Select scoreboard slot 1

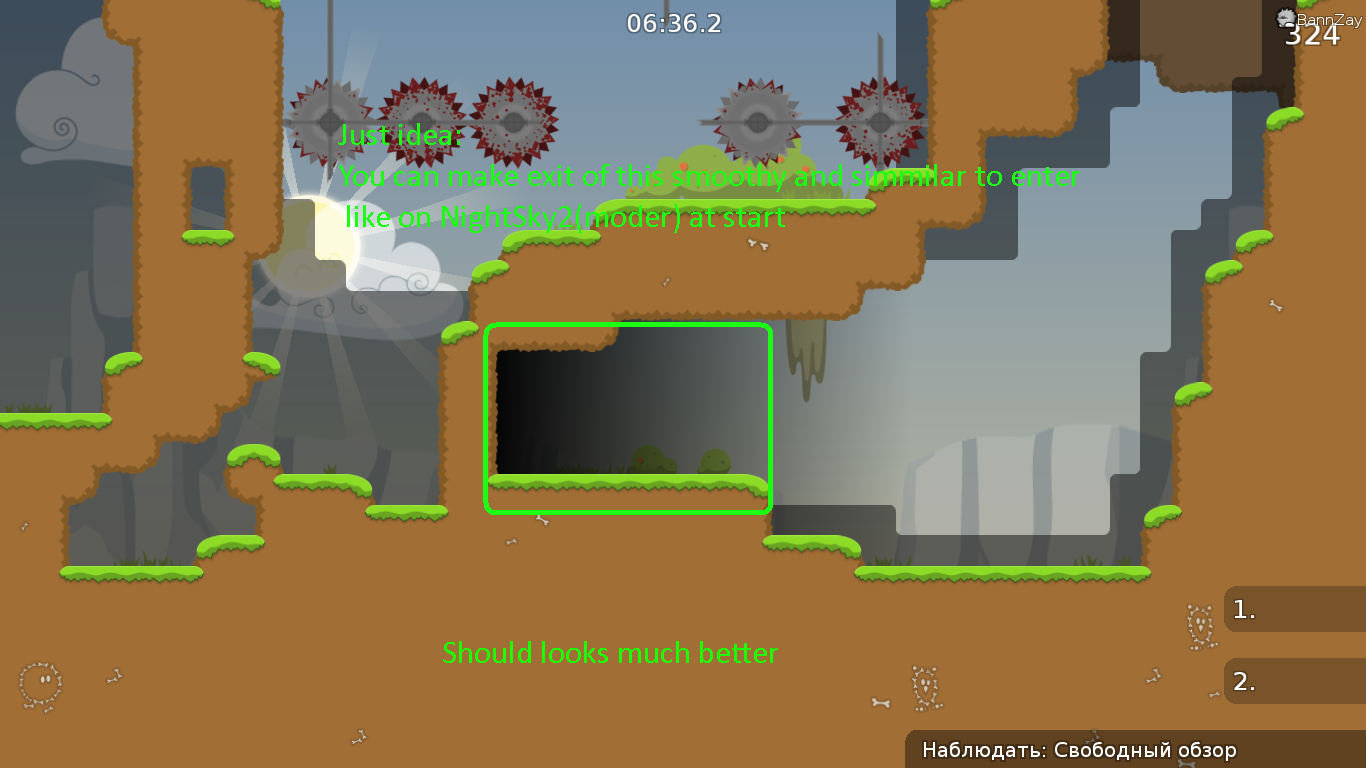(1293, 609)
